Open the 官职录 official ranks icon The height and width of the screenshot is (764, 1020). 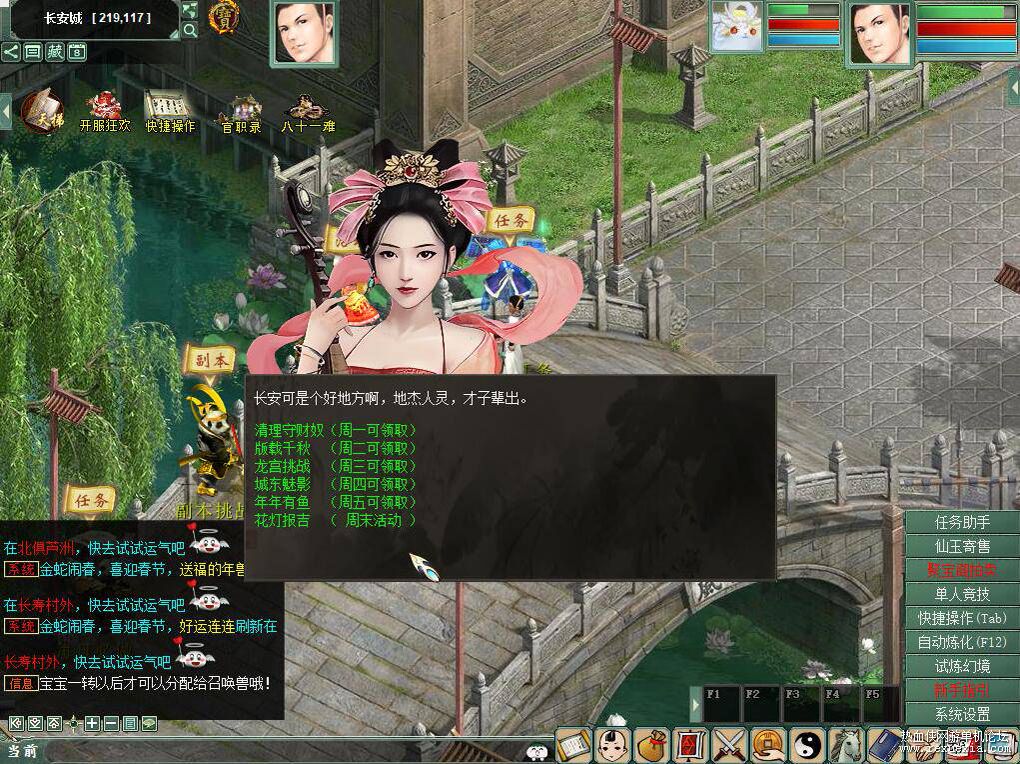click(242, 109)
